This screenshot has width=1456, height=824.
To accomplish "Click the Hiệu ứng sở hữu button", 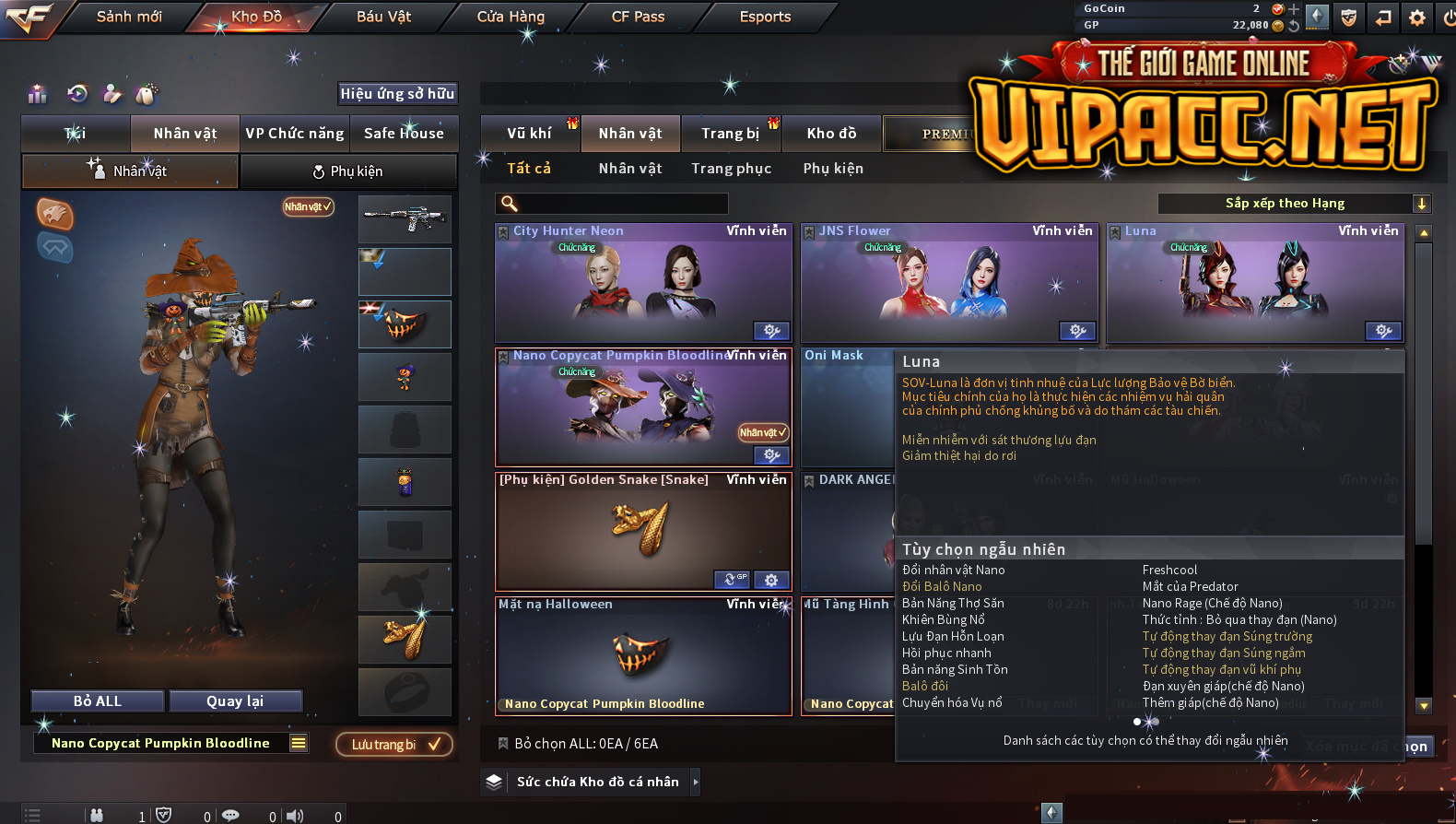I will [397, 94].
